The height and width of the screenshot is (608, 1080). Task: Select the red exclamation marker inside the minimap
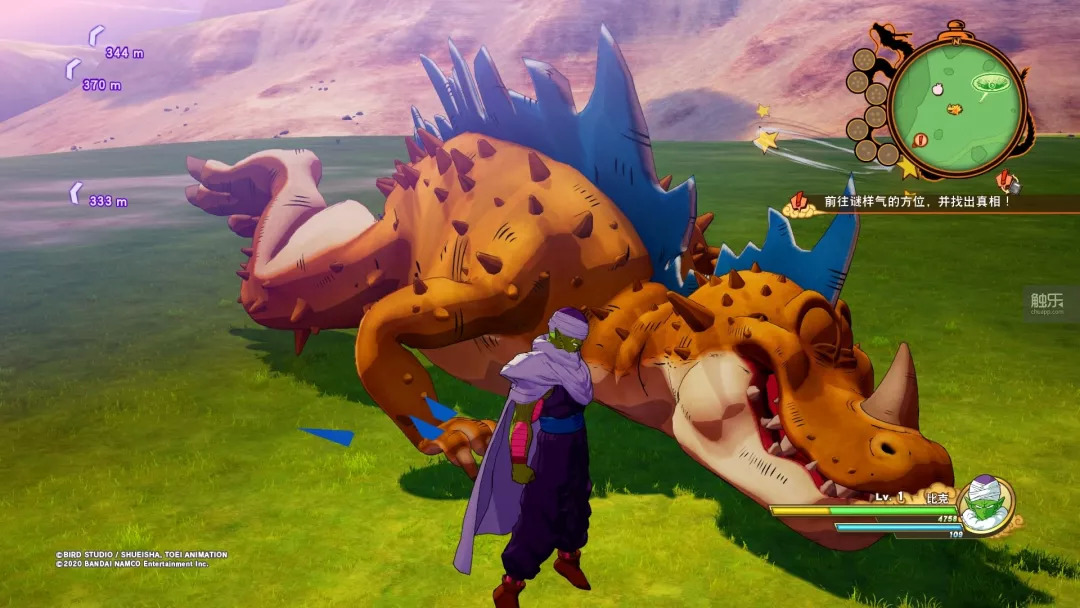[x=920, y=139]
